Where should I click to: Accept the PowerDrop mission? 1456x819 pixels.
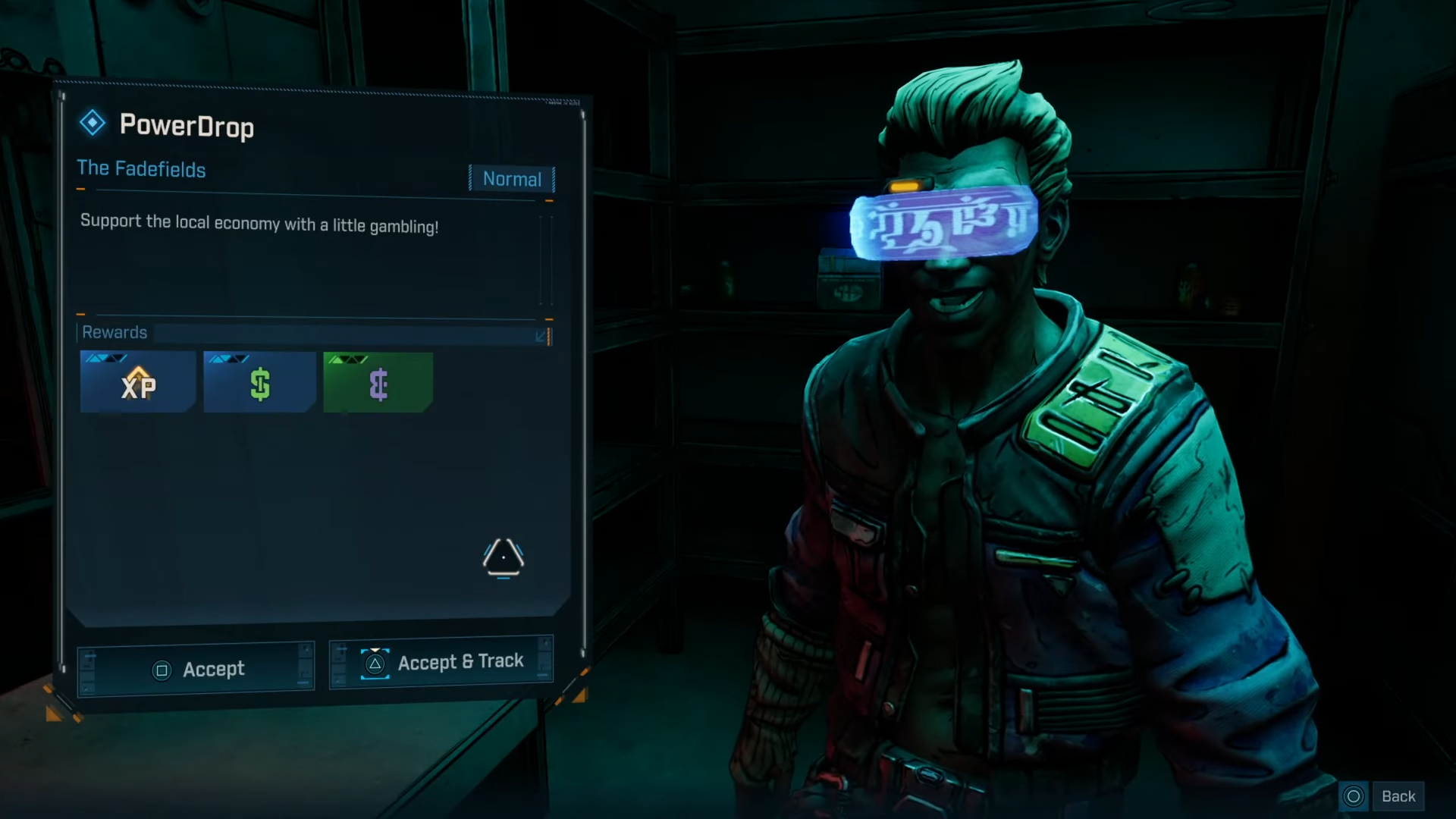pos(196,669)
